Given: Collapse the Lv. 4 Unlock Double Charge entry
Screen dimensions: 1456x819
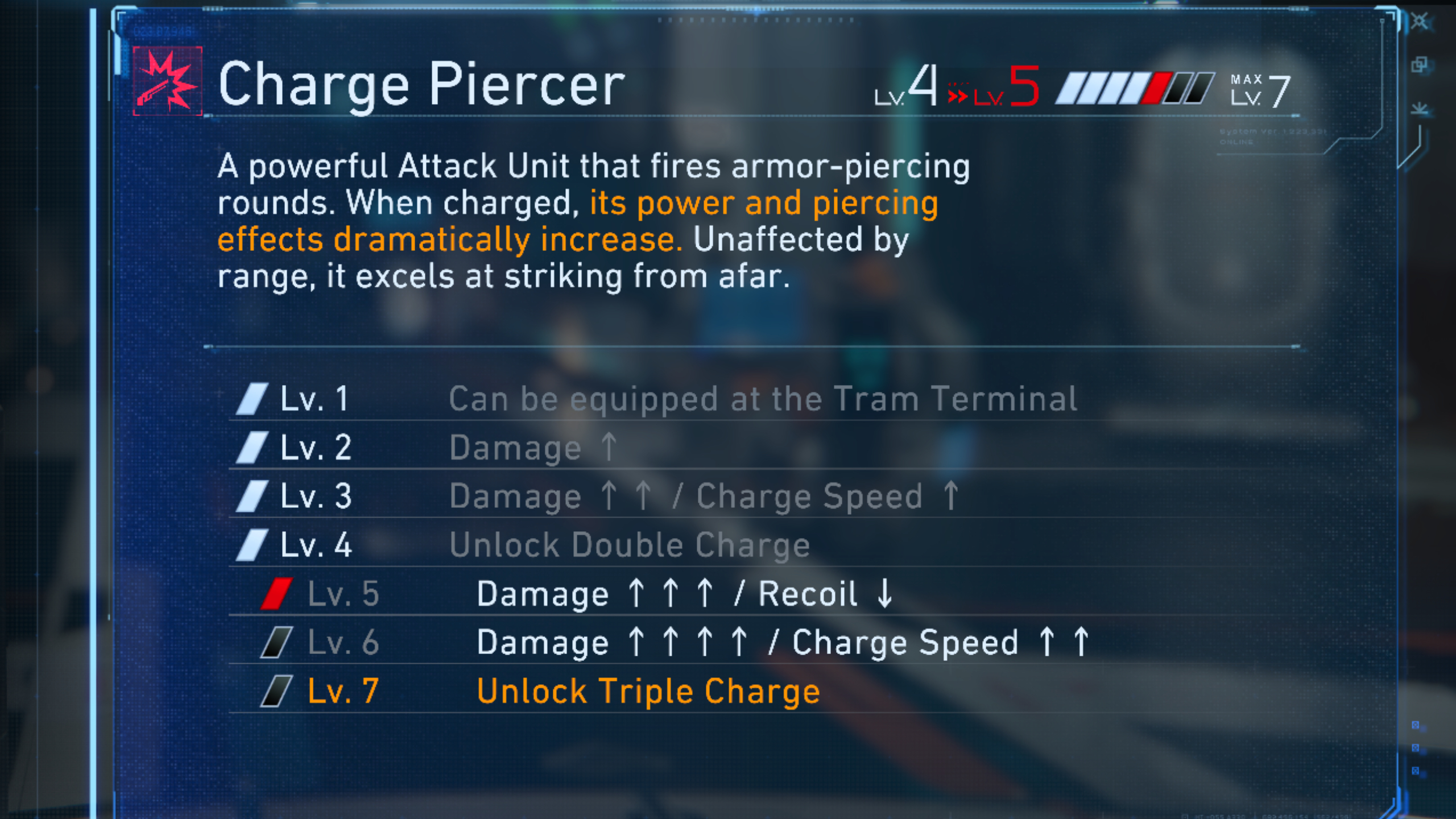Looking at the screenshot, I should 626,544.
